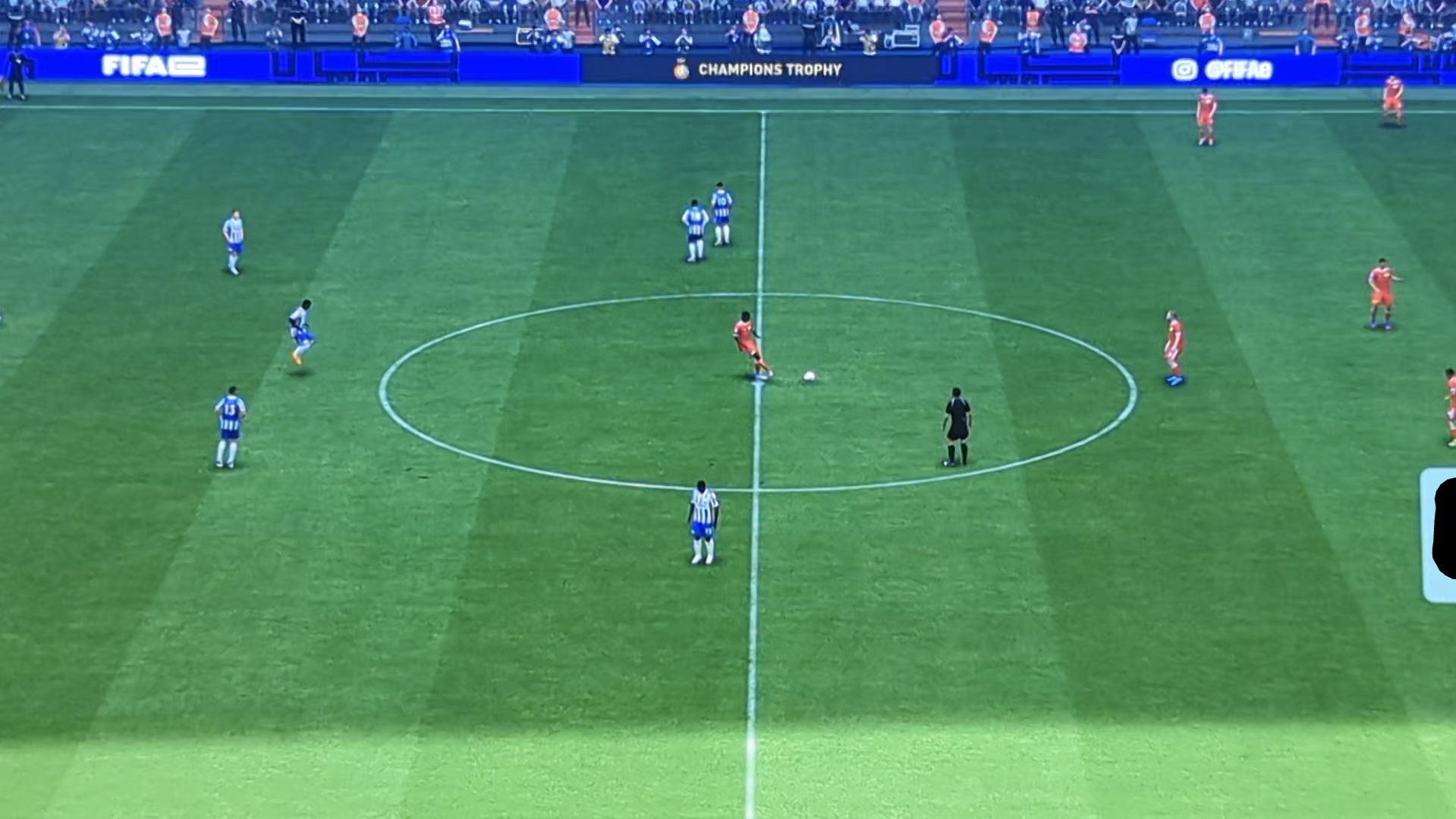1456x819 pixels.
Task: Click the light blue overlay card with black silhouette
Action: [x=1438, y=535]
